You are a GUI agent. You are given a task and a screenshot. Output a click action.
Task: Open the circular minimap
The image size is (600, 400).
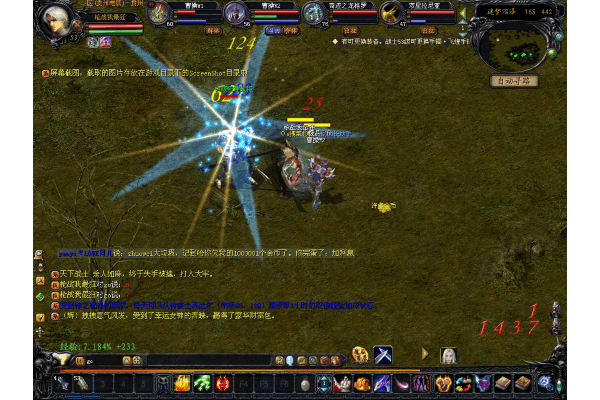click(x=514, y=42)
